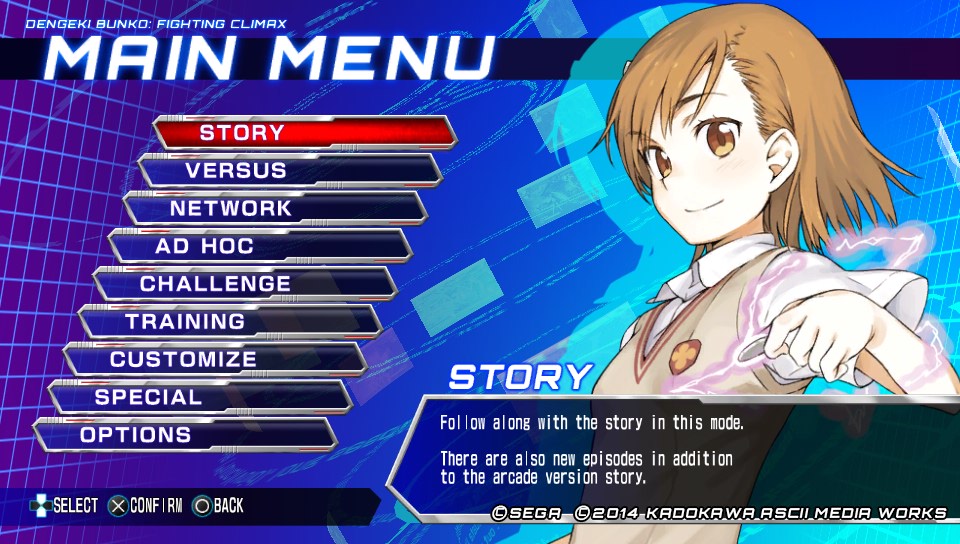The height and width of the screenshot is (544, 960).
Task: Open the Versus mode
Action: pyautogui.click(x=289, y=170)
